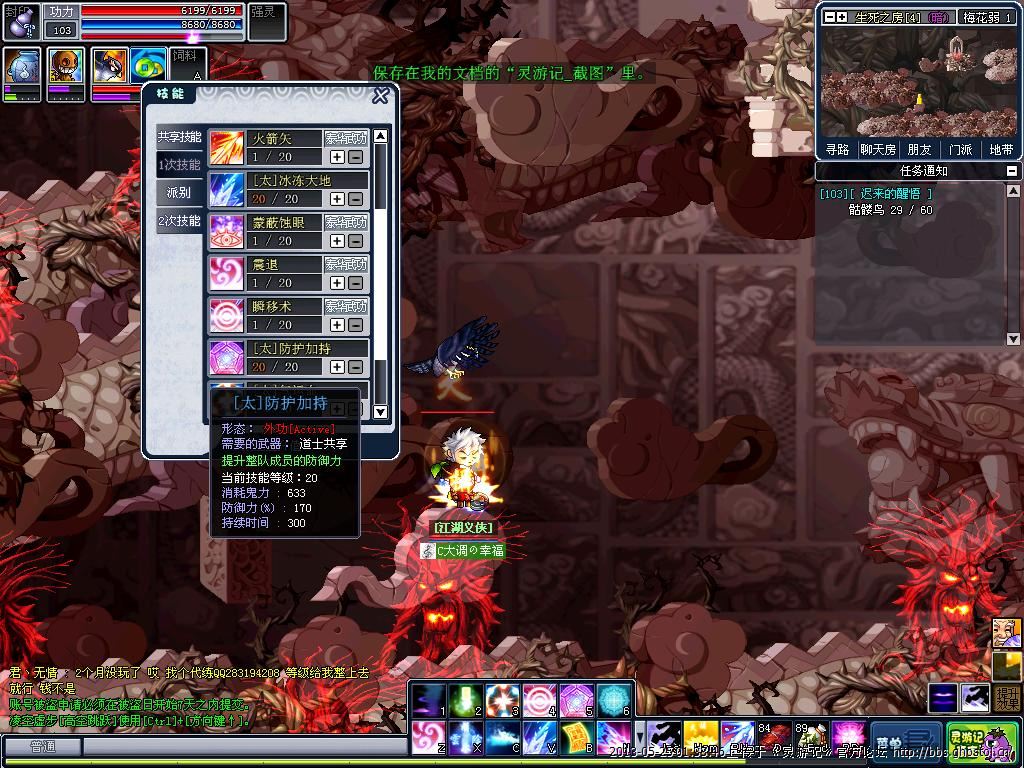1024x768 pixels.
Task: Show the 朋友 friends list
Action: 919,150
